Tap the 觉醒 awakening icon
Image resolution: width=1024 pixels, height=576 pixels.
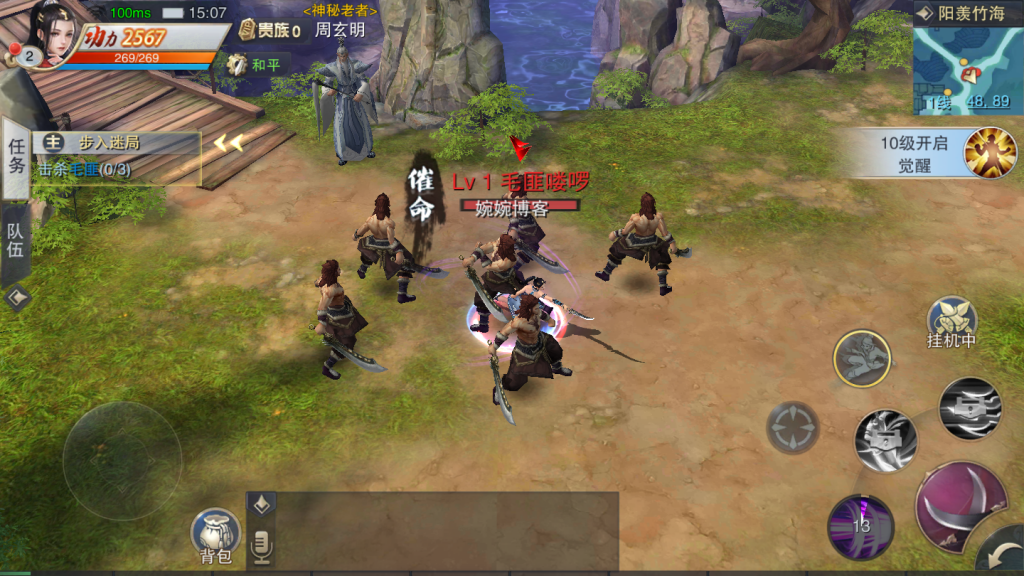click(989, 153)
